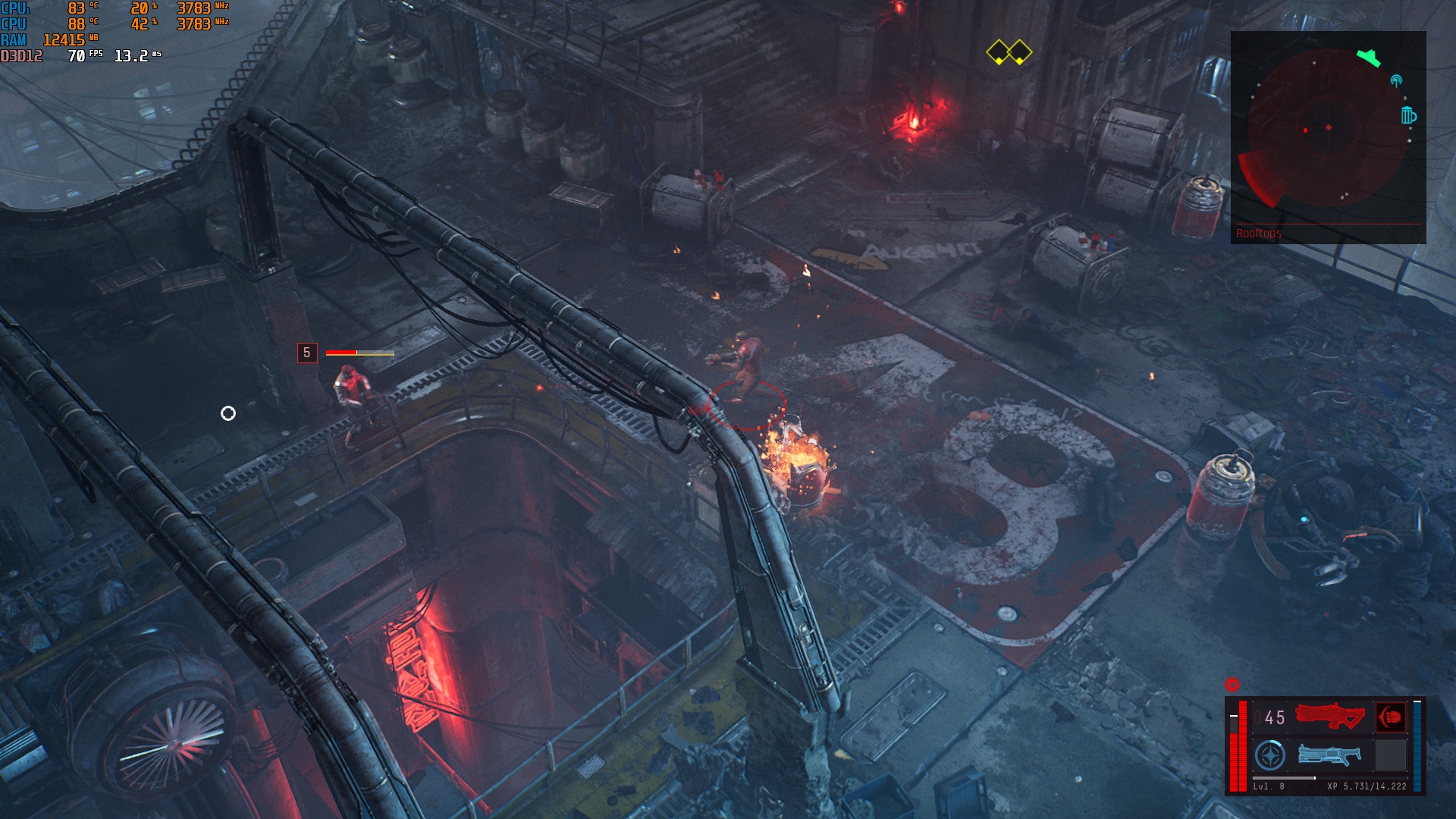Click the red circular star icon above the weapon panel
Viewport: 1456px width, 819px height.
(x=1232, y=685)
